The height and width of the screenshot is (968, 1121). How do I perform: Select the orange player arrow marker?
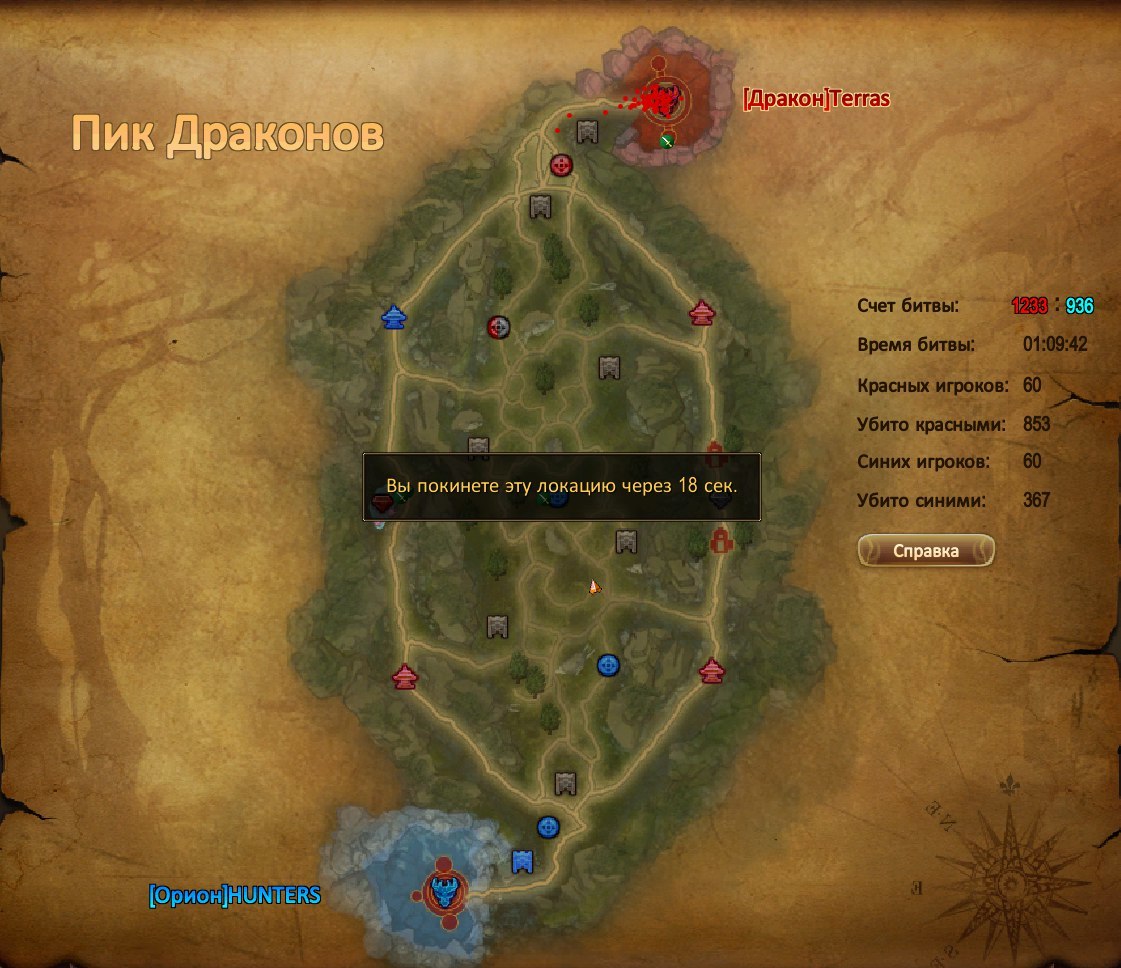pyautogui.click(x=594, y=587)
